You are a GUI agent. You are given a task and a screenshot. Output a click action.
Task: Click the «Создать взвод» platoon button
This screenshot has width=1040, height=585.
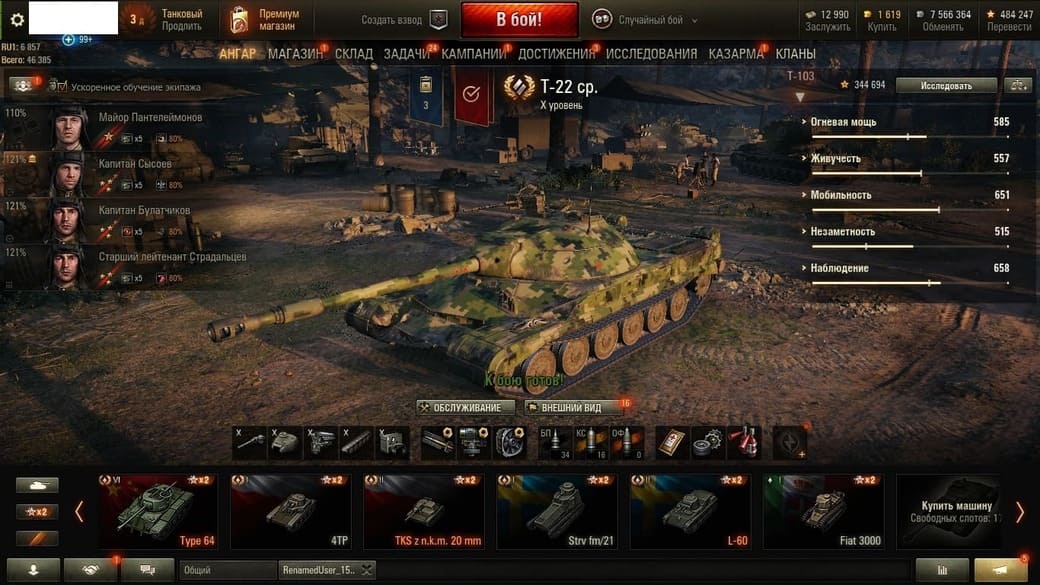404,20
